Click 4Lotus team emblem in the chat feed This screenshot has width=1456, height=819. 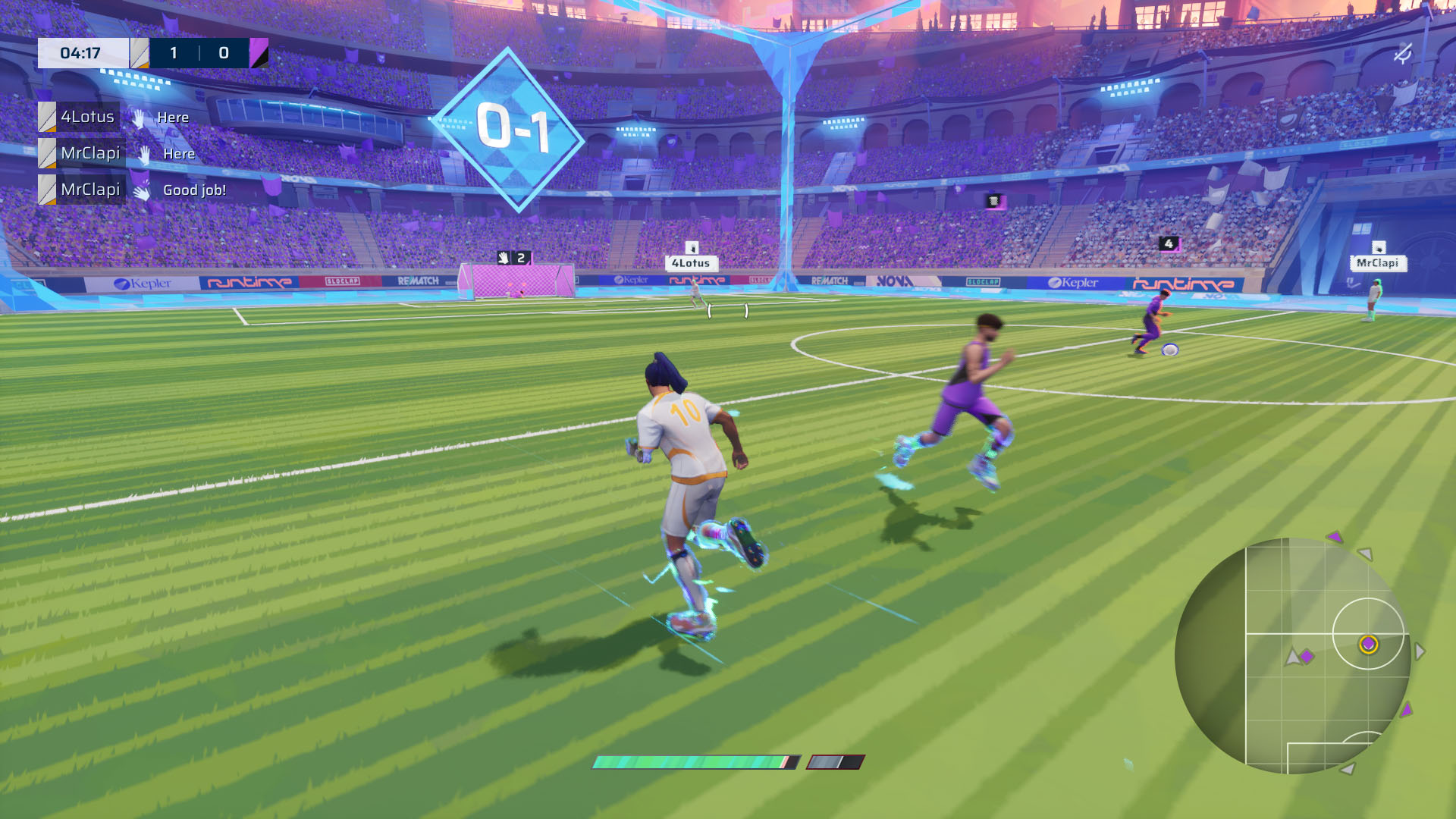(48, 117)
